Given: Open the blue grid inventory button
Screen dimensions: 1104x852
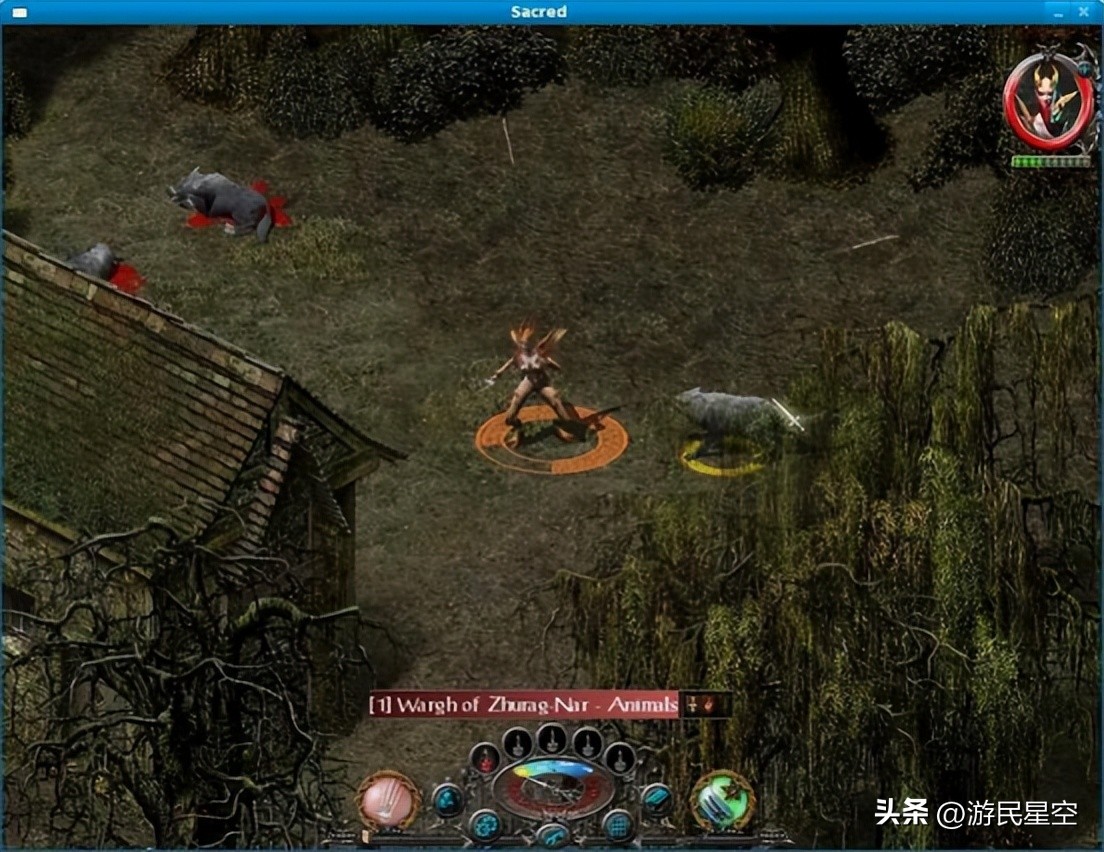Looking at the screenshot, I should 617,824.
